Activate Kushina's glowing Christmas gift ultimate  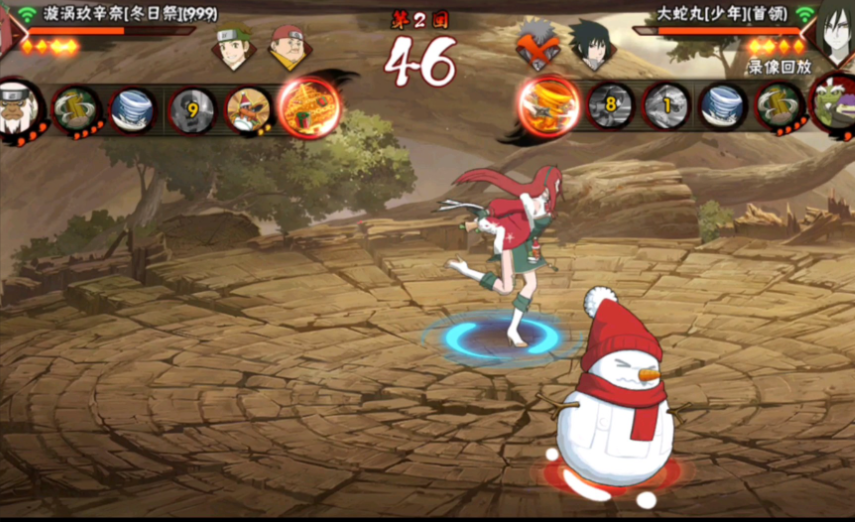pos(308,106)
